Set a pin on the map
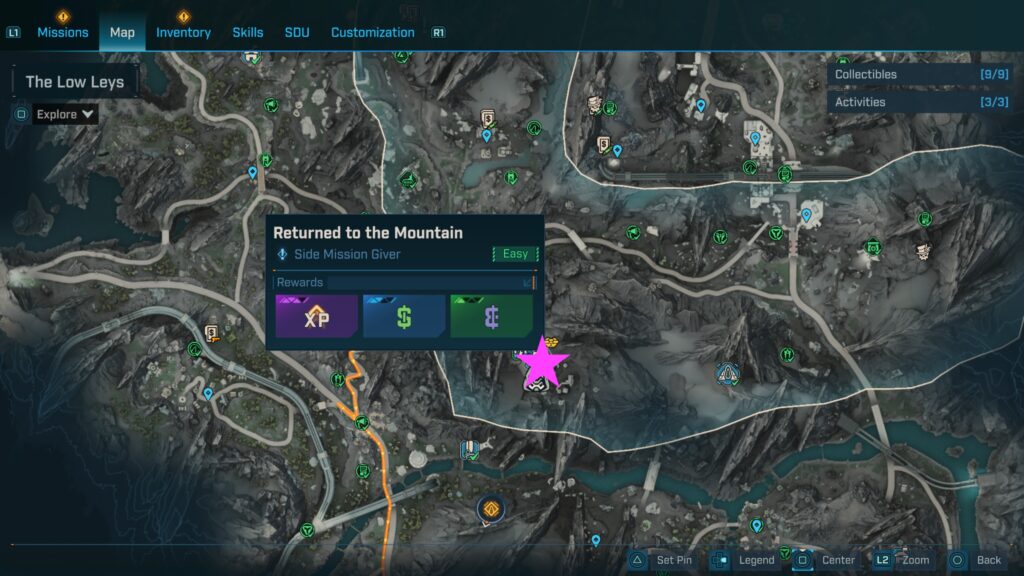The image size is (1024, 576). coord(664,560)
